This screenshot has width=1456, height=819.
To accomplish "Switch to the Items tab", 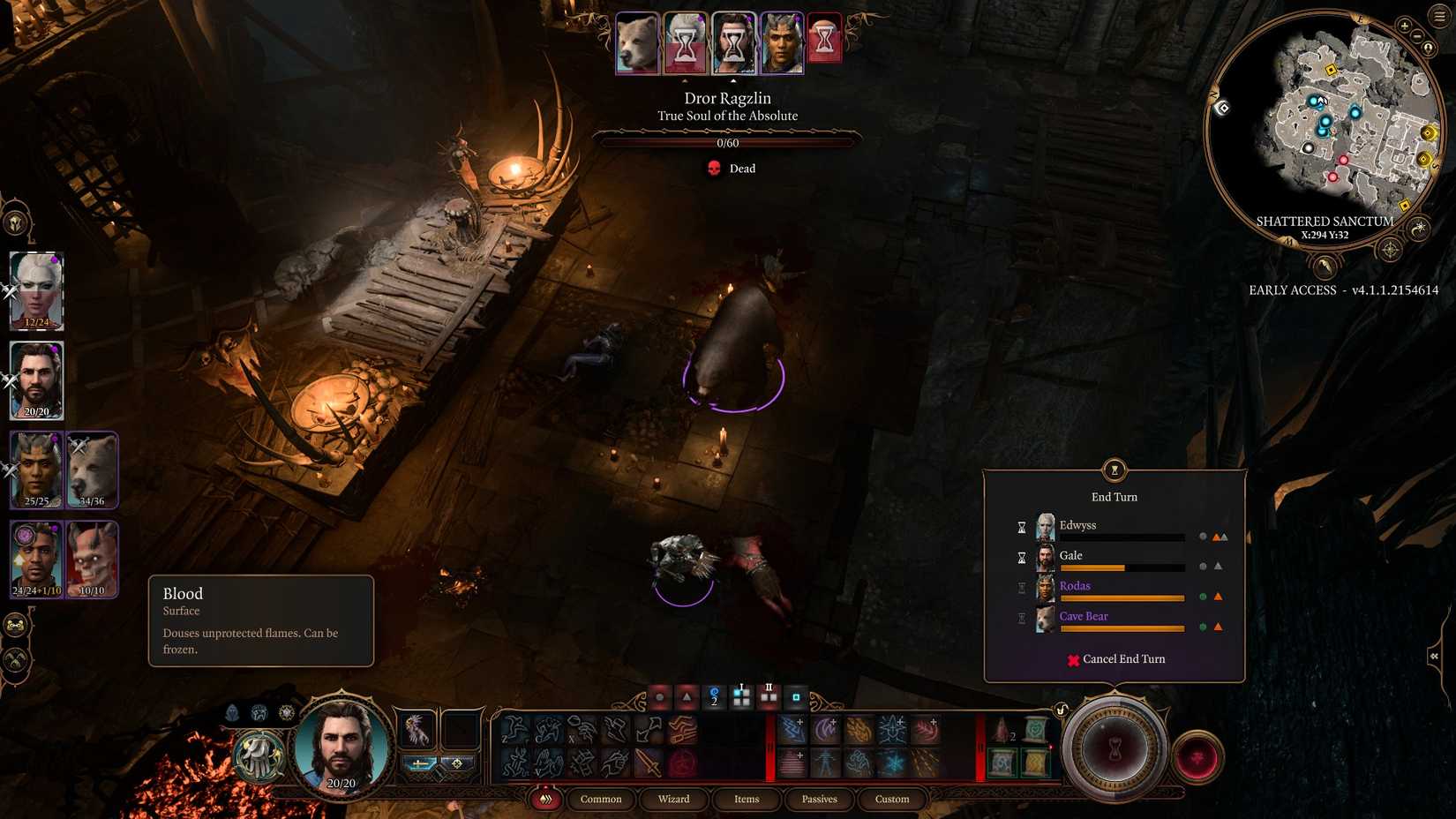I will point(747,799).
